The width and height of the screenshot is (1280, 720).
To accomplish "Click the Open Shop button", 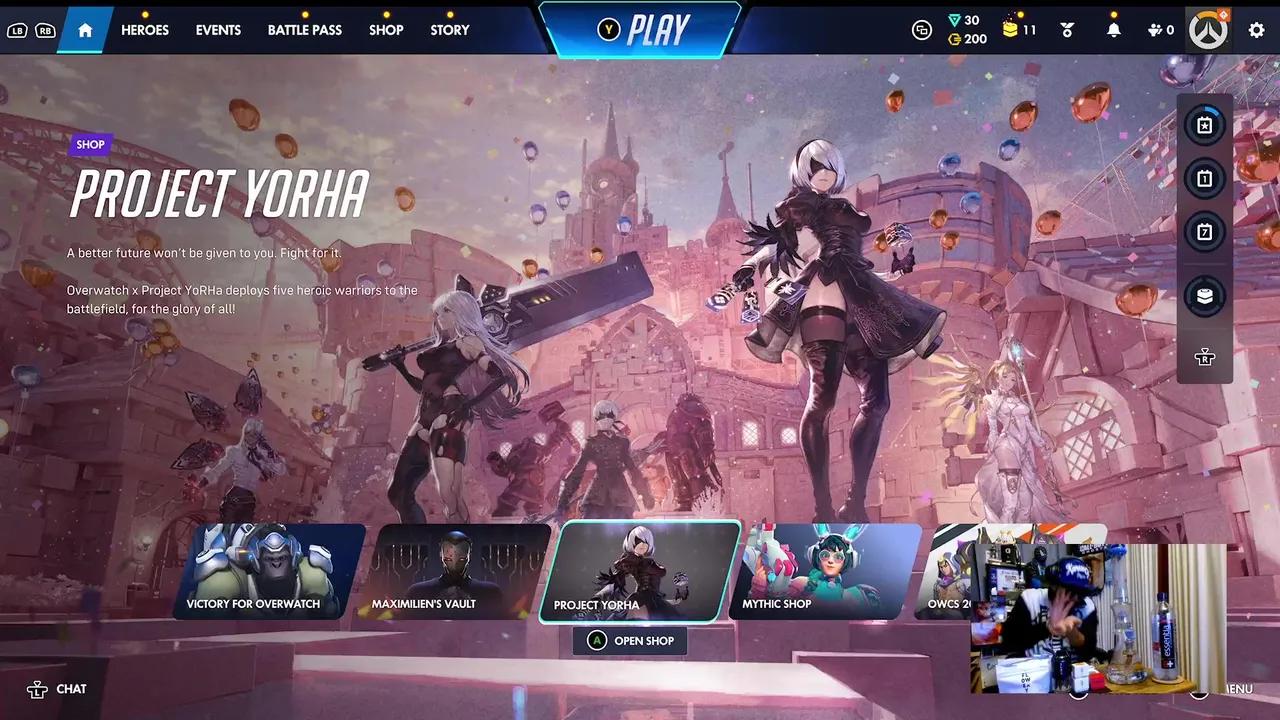I will pyautogui.click(x=631, y=641).
